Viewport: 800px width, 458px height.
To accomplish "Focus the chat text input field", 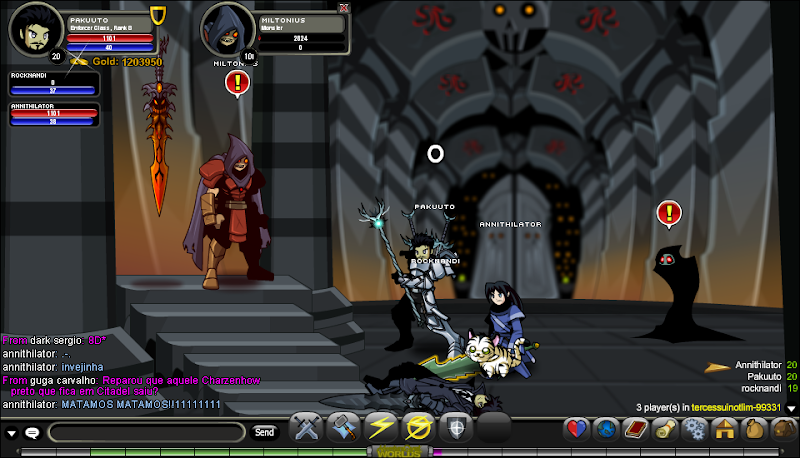I will (146, 432).
